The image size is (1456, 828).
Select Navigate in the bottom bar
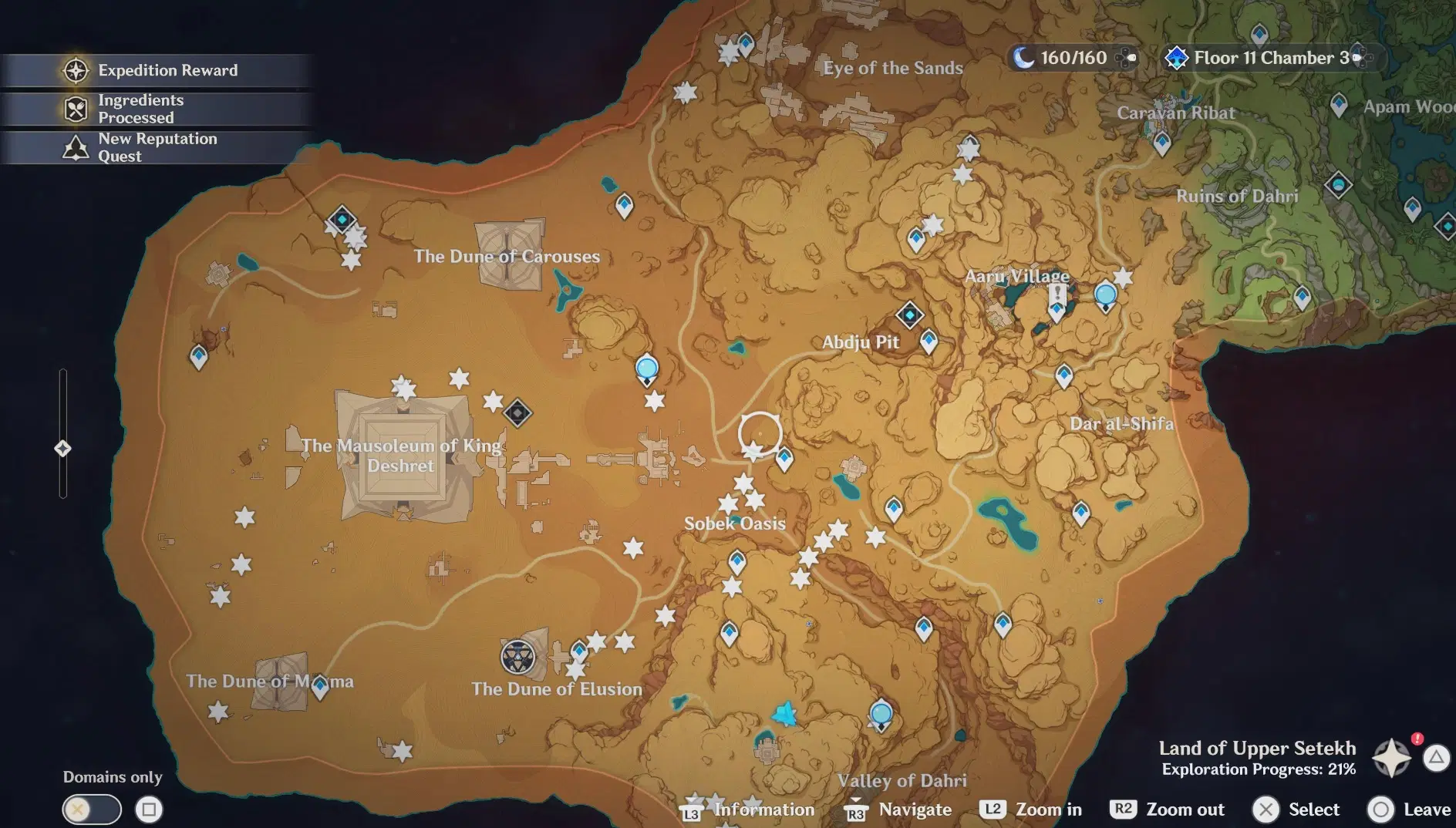914,809
